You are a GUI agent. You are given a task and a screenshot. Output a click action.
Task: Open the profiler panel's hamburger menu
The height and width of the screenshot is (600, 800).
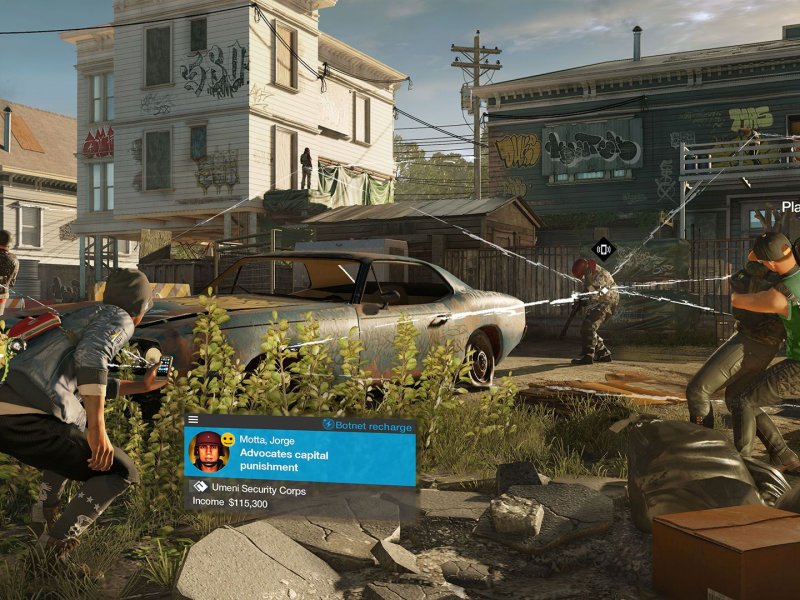click(x=193, y=420)
